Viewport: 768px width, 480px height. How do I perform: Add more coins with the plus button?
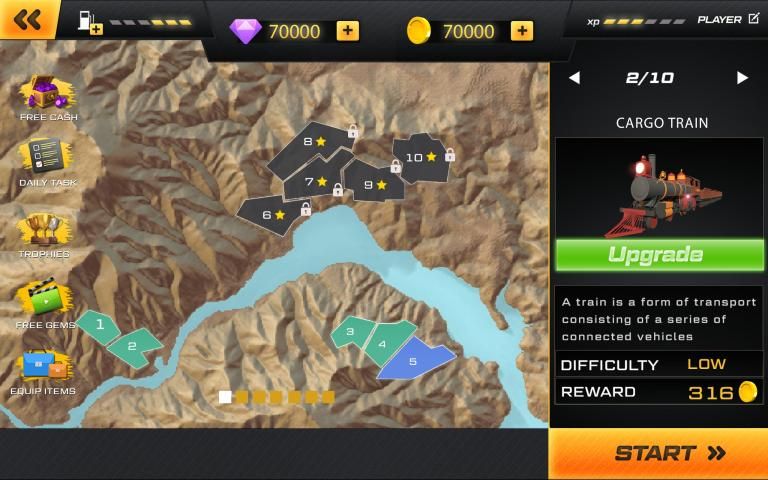pos(521,31)
